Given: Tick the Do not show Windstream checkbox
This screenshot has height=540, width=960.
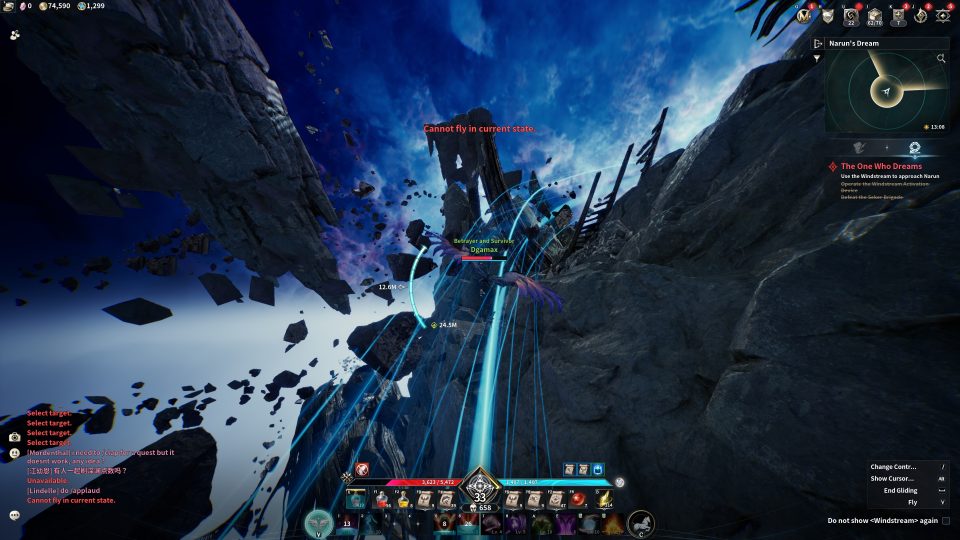Looking at the screenshot, I should coord(946,521).
